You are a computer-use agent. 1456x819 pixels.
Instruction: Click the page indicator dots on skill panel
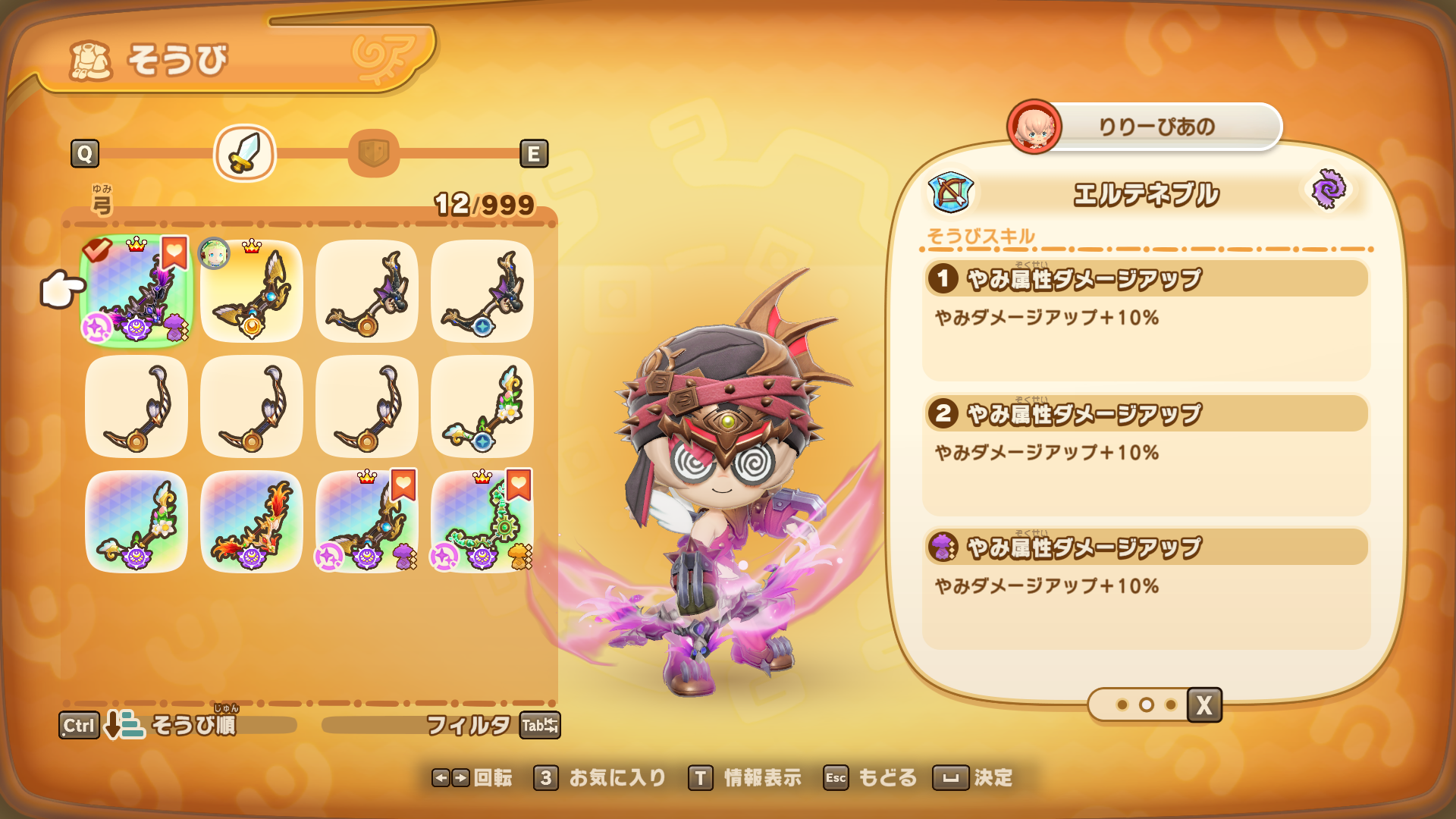pos(1146,705)
